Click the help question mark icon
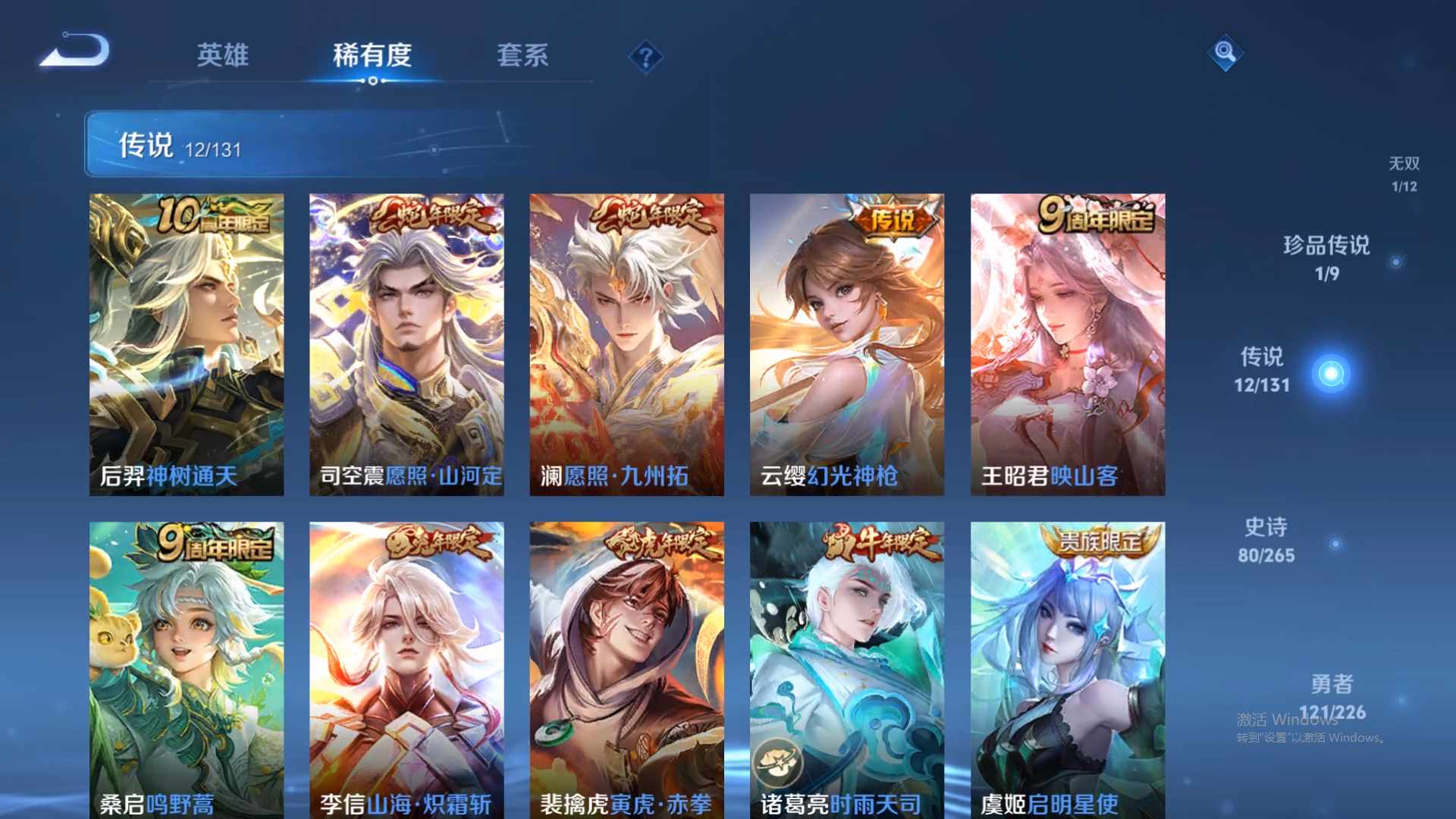This screenshot has height=819, width=1456. click(644, 56)
